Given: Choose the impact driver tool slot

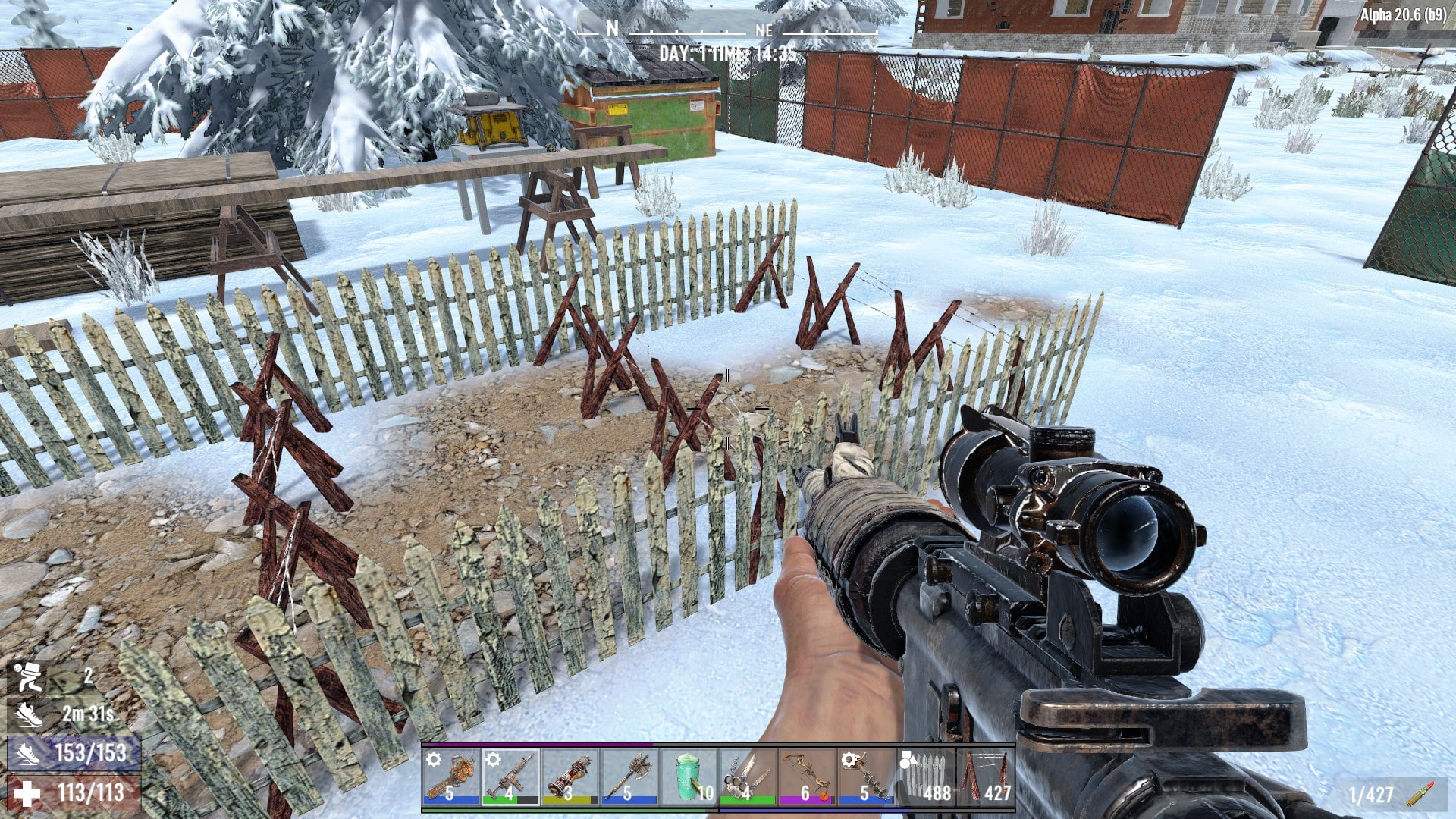Looking at the screenshot, I should coord(570,777).
